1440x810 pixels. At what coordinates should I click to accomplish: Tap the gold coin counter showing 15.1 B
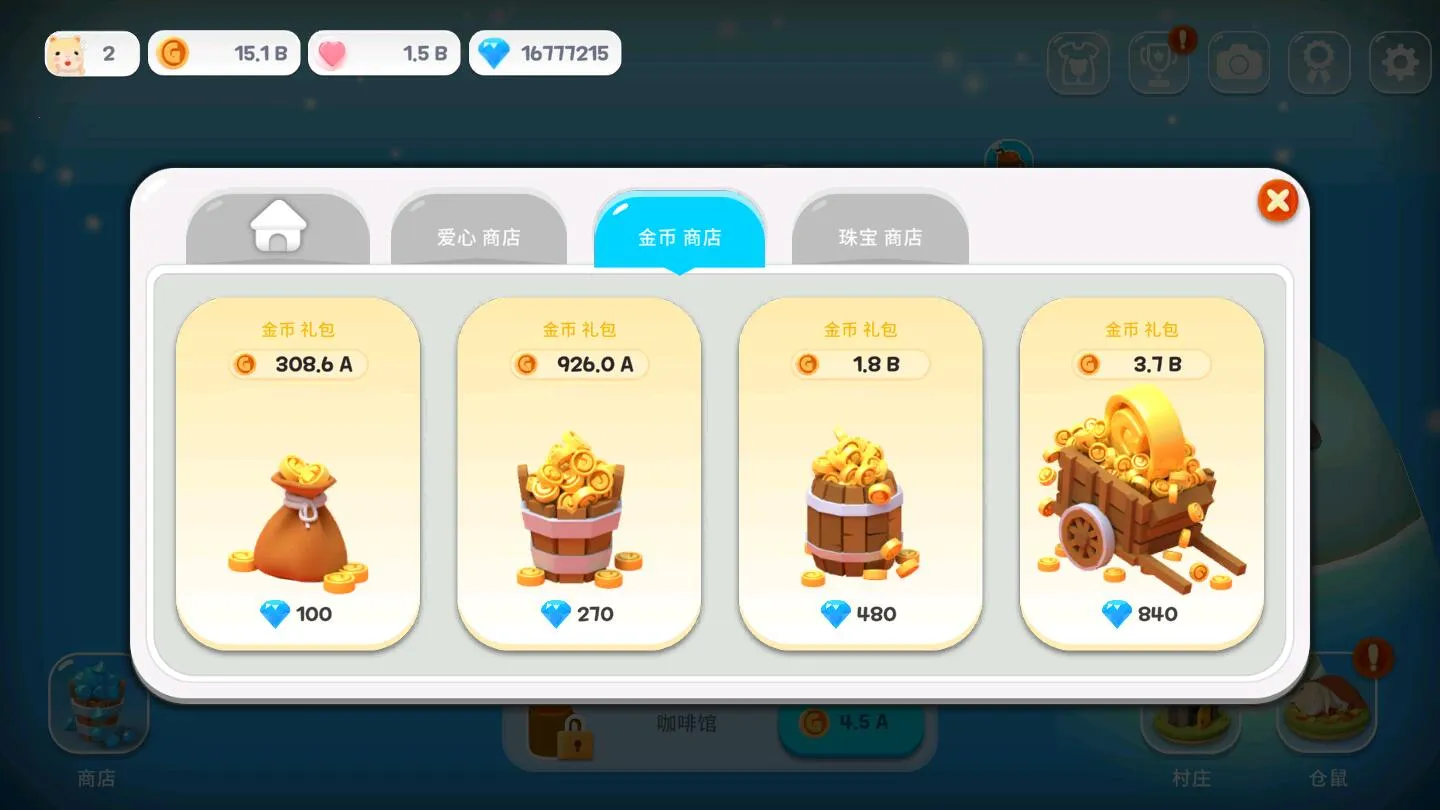pyautogui.click(x=224, y=53)
